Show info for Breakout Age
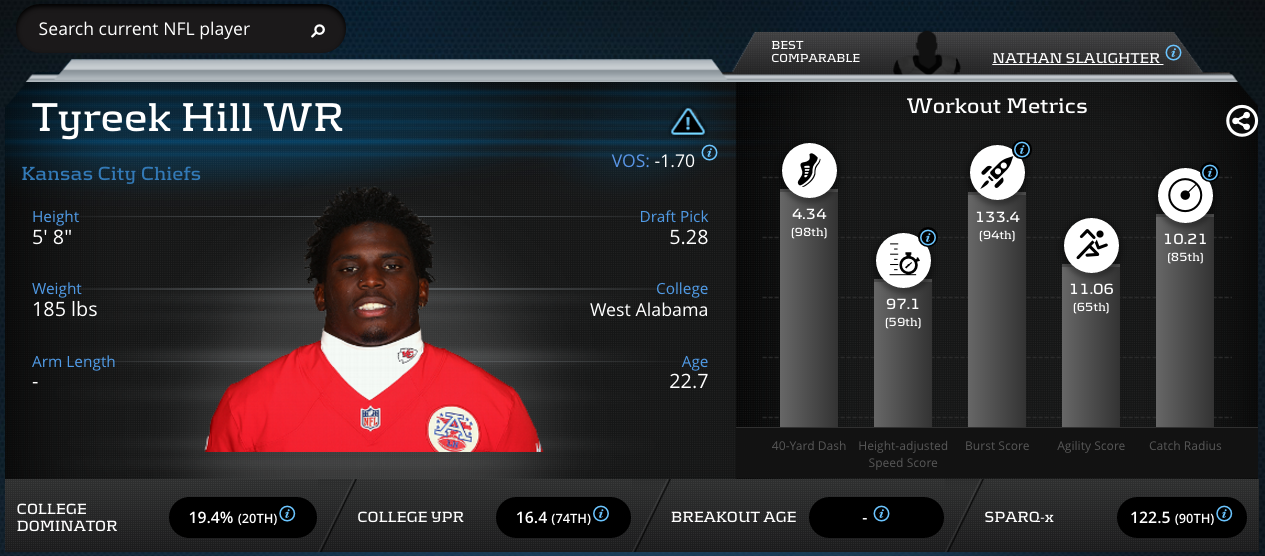 tap(881, 514)
